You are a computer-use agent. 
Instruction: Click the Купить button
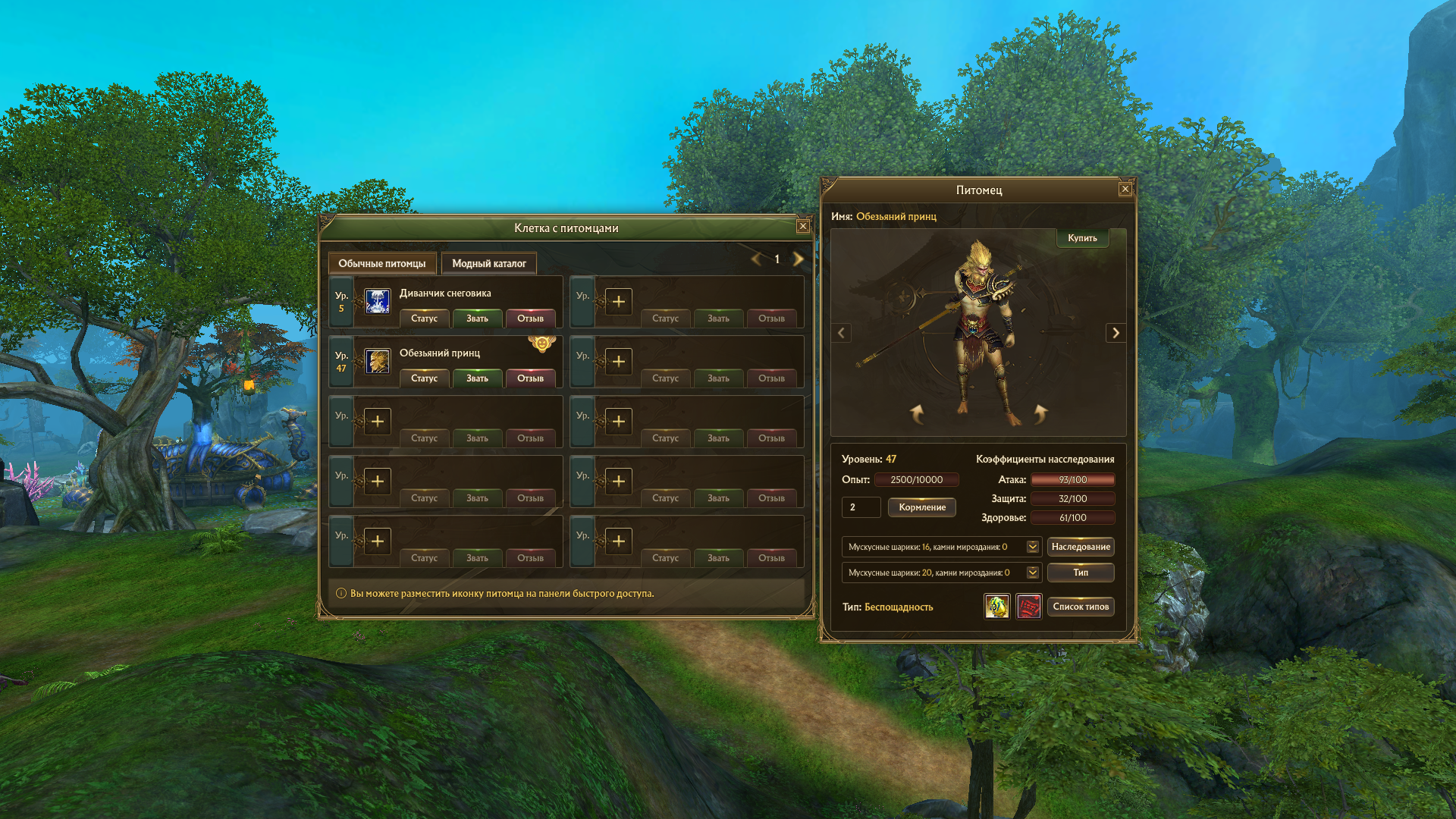1082,238
